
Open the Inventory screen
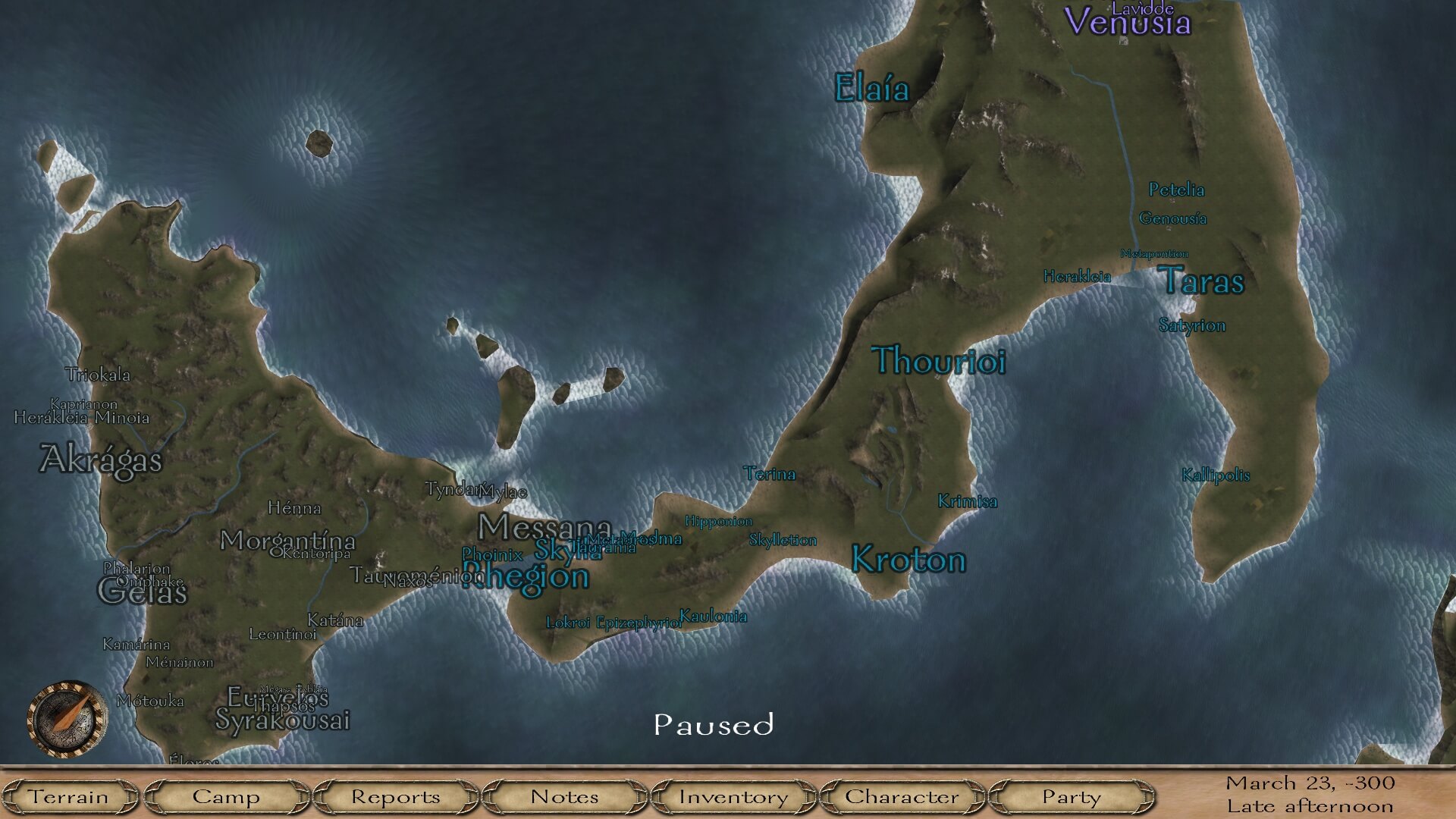(x=733, y=797)
